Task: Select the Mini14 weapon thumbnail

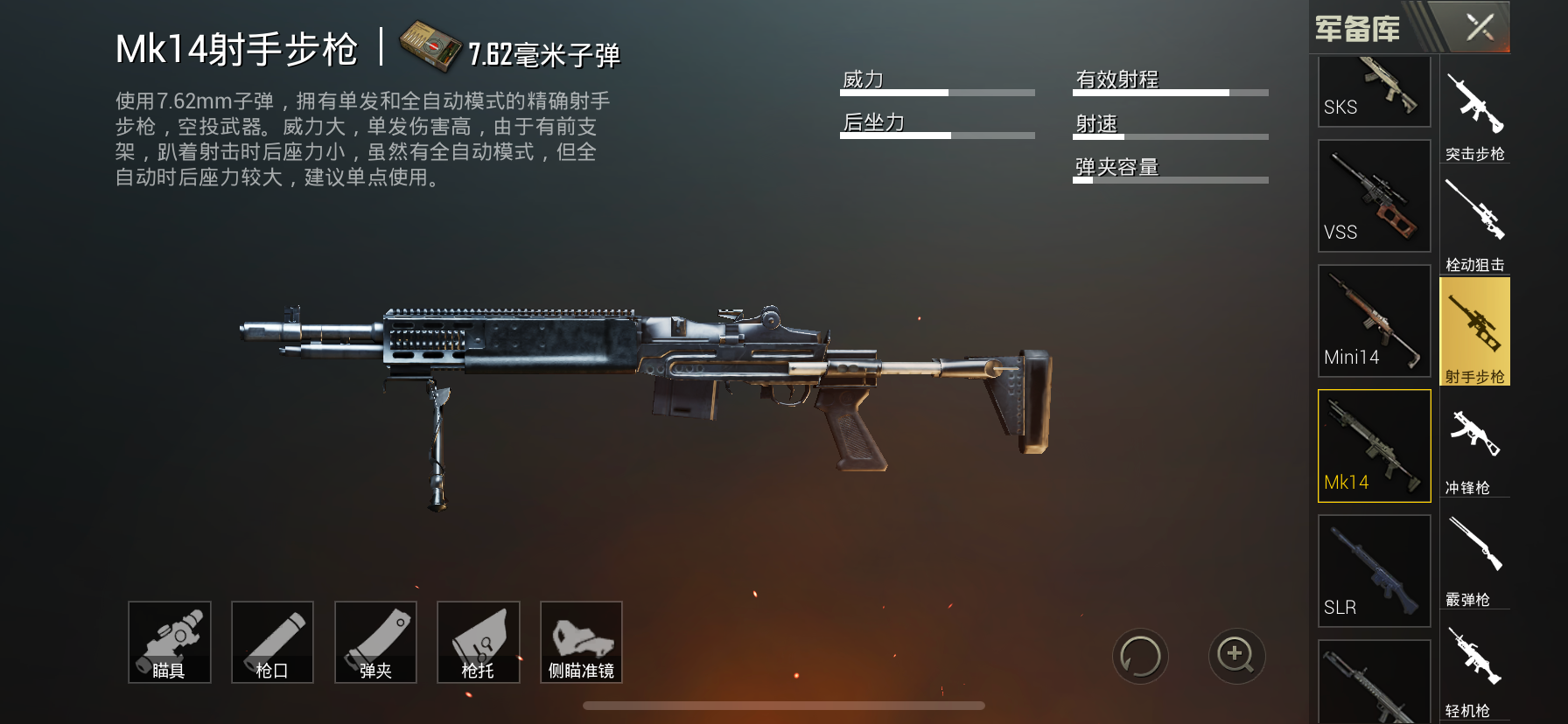Action: [1374, 321]
